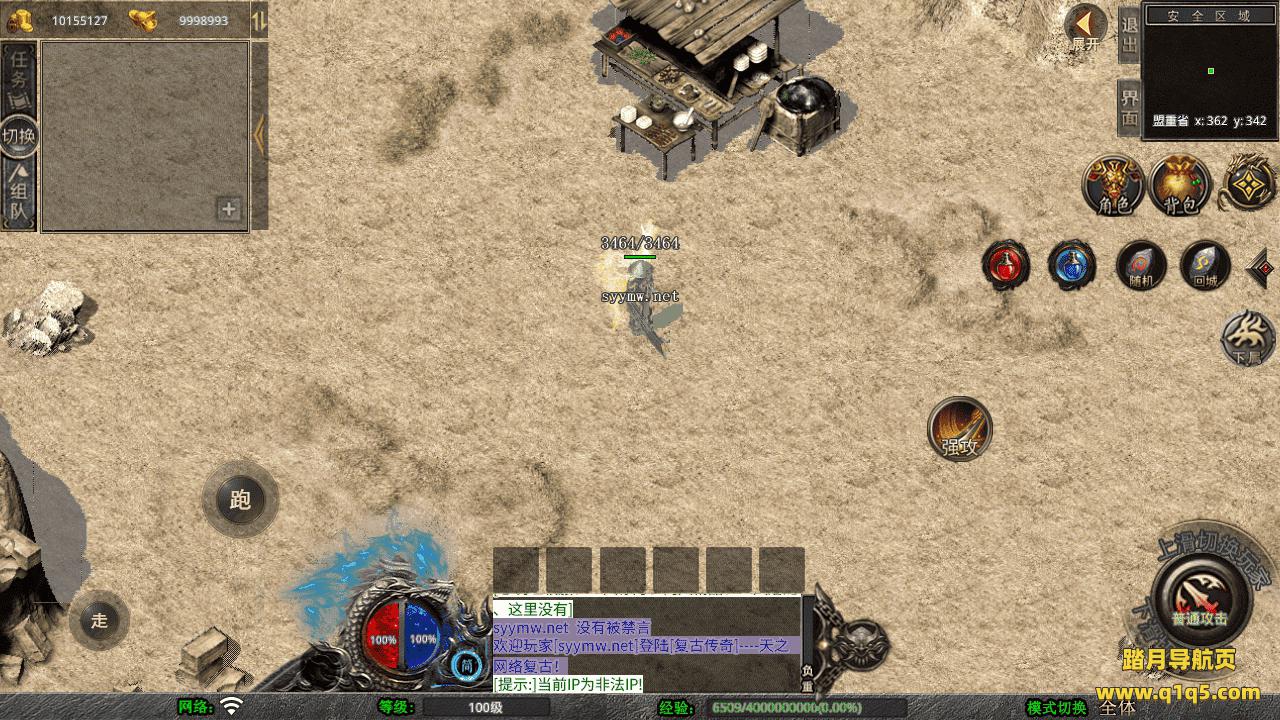Use the 随机 random teleport stone
The width and height of the screenshot is (1280, 720).
pyautogui.click(x=1141, y=265)
